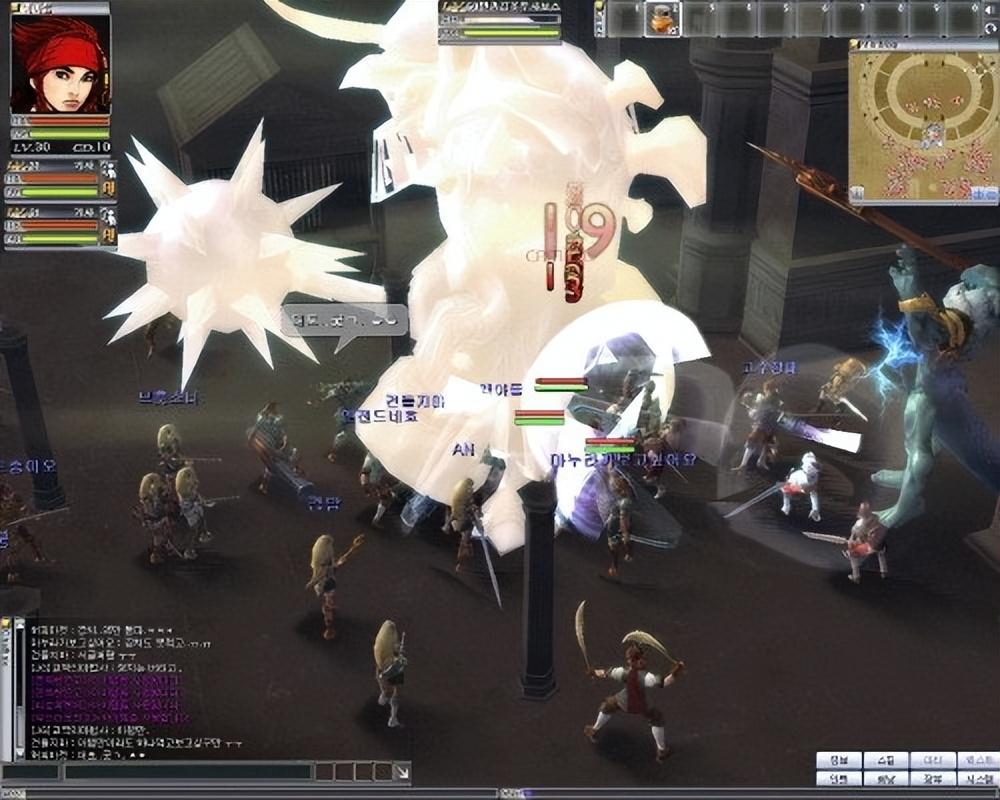Use the orange potion in the hotbar
Viewport: 1000px width, 800px height.
[x=662, y=19]
